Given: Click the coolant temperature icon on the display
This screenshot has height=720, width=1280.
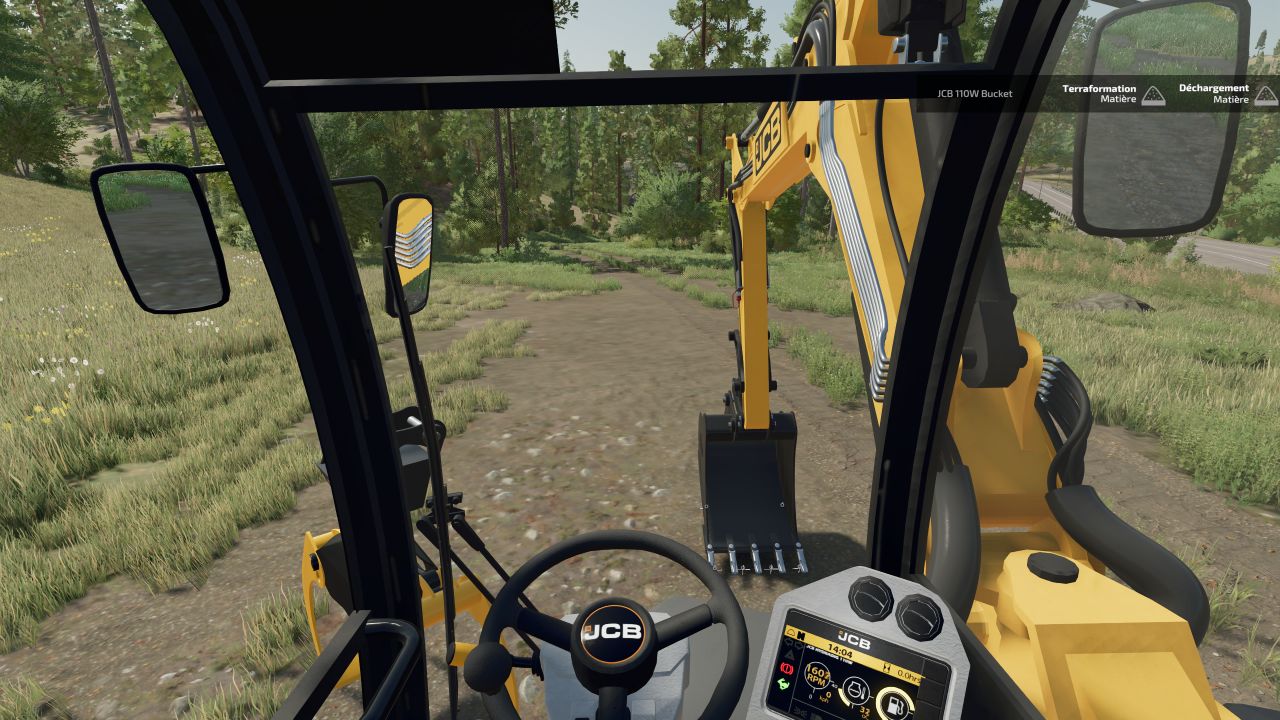Looking at the screenshot, I should tap(856, 692).
